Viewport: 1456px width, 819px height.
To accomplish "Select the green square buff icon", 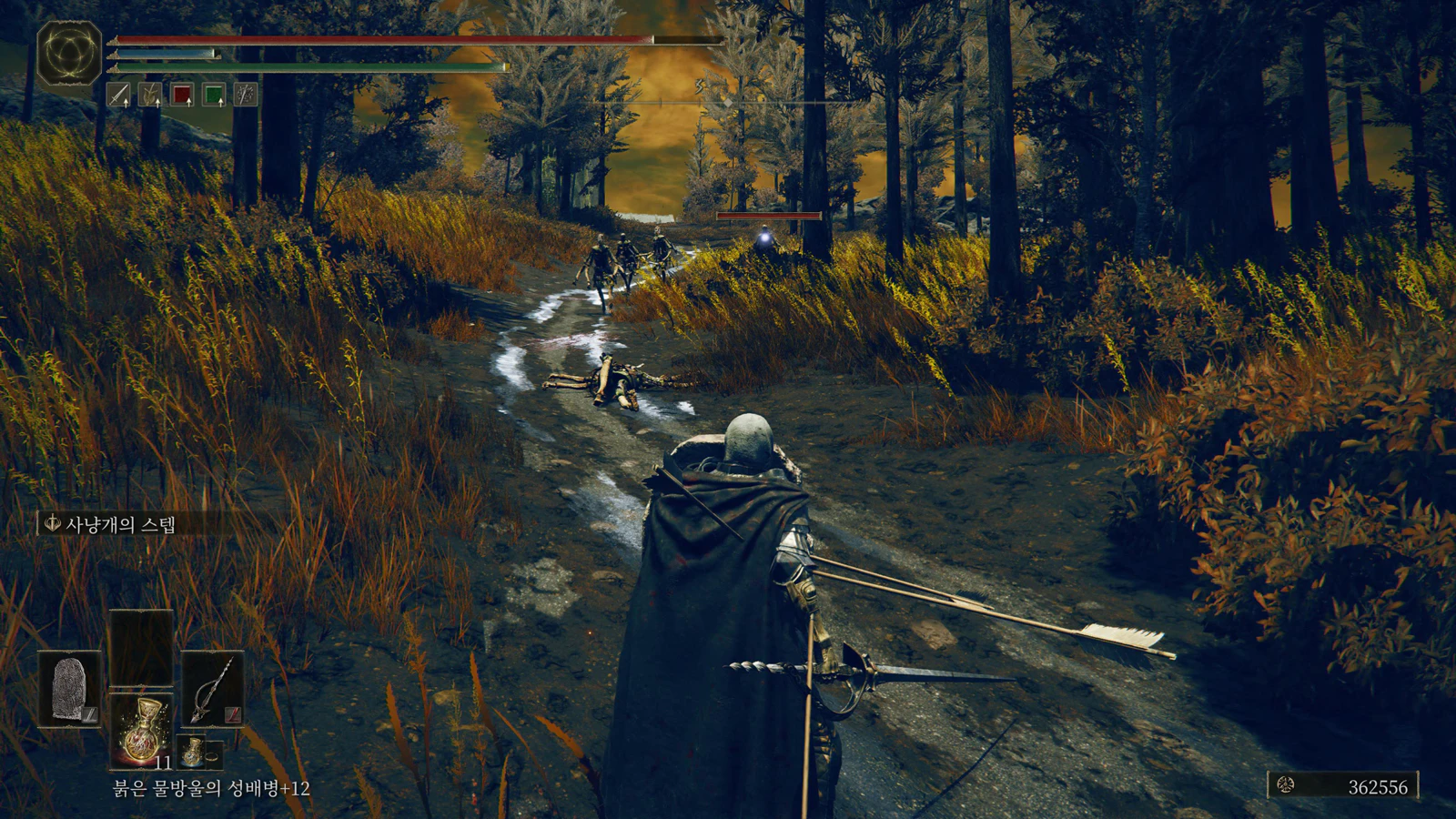I will click(x=214, y=95).
